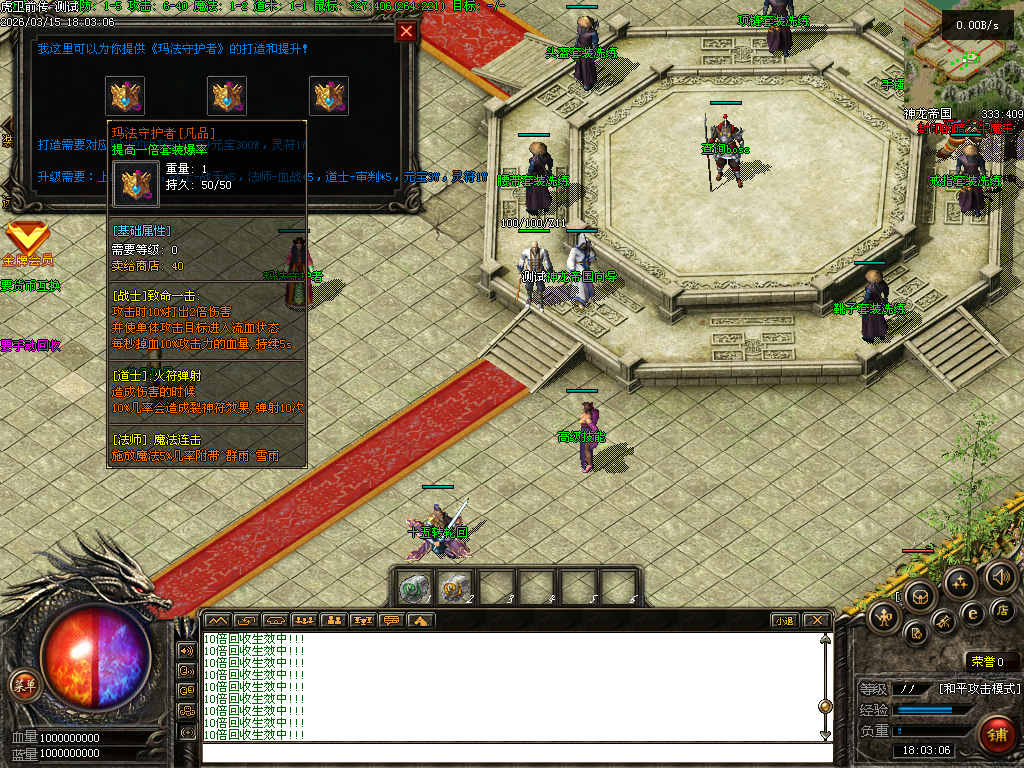
Task: Close the chat panel with X button
Action: click(x=816, y=620)
